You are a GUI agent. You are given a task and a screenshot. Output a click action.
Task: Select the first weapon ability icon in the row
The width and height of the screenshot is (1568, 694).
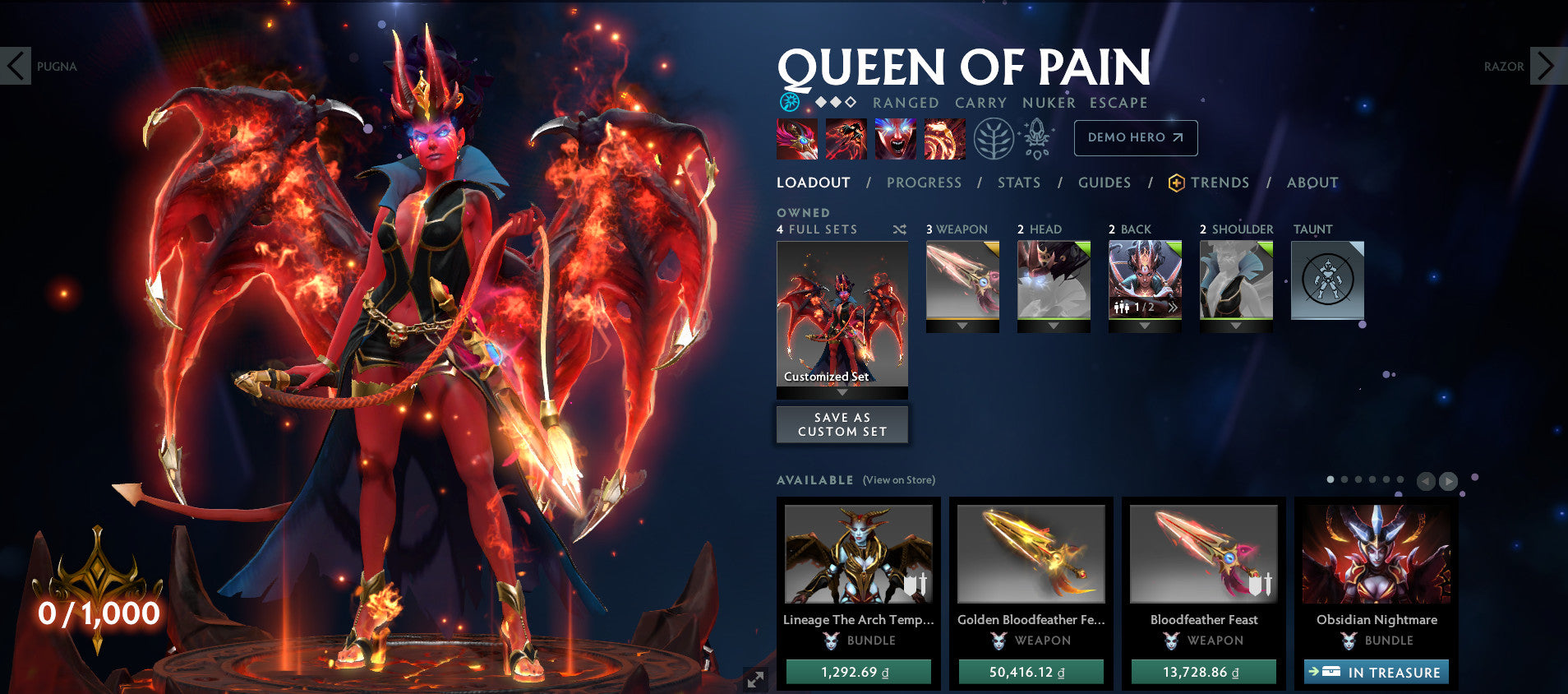point(796,139)
